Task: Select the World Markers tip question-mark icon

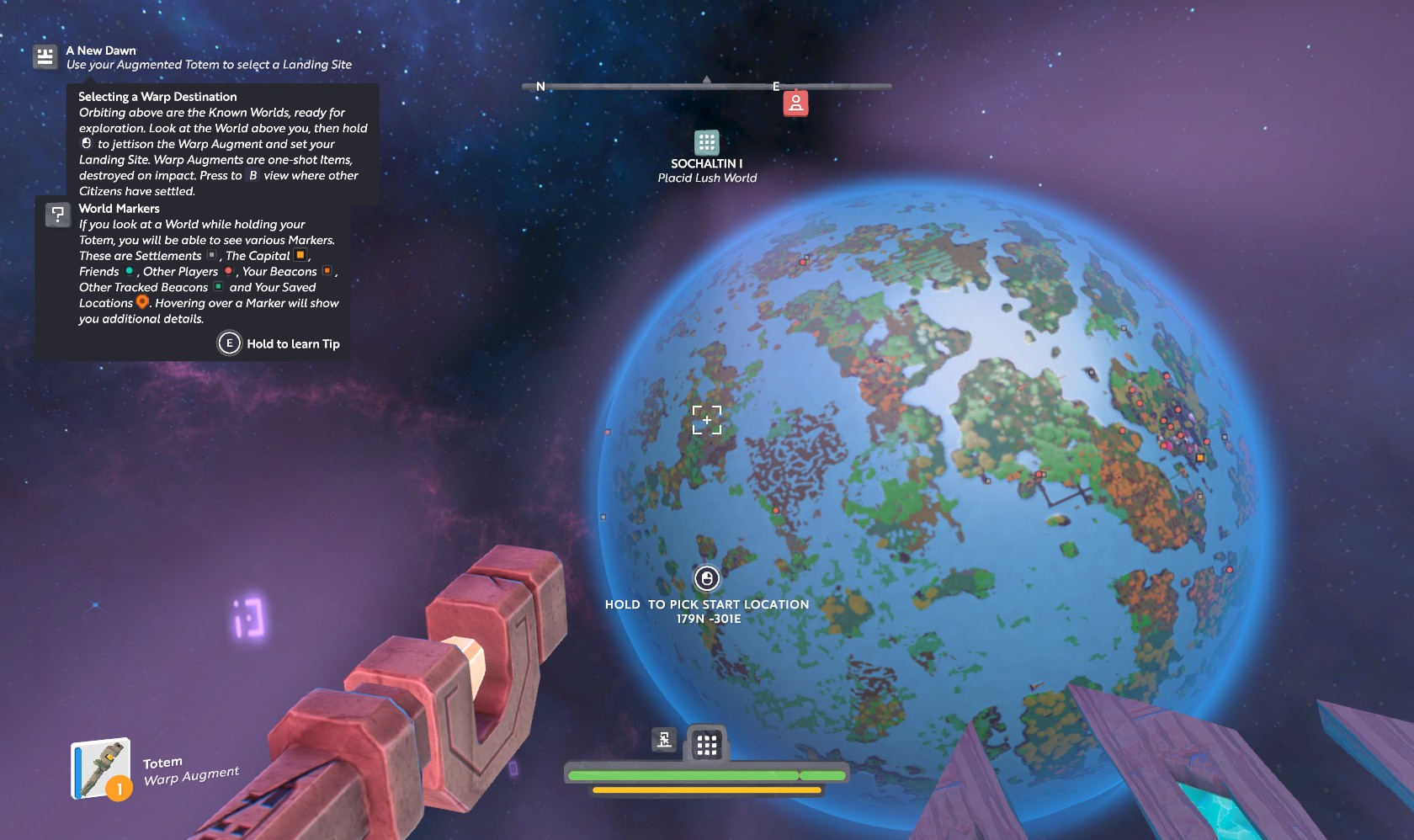Action: (57, 215)
